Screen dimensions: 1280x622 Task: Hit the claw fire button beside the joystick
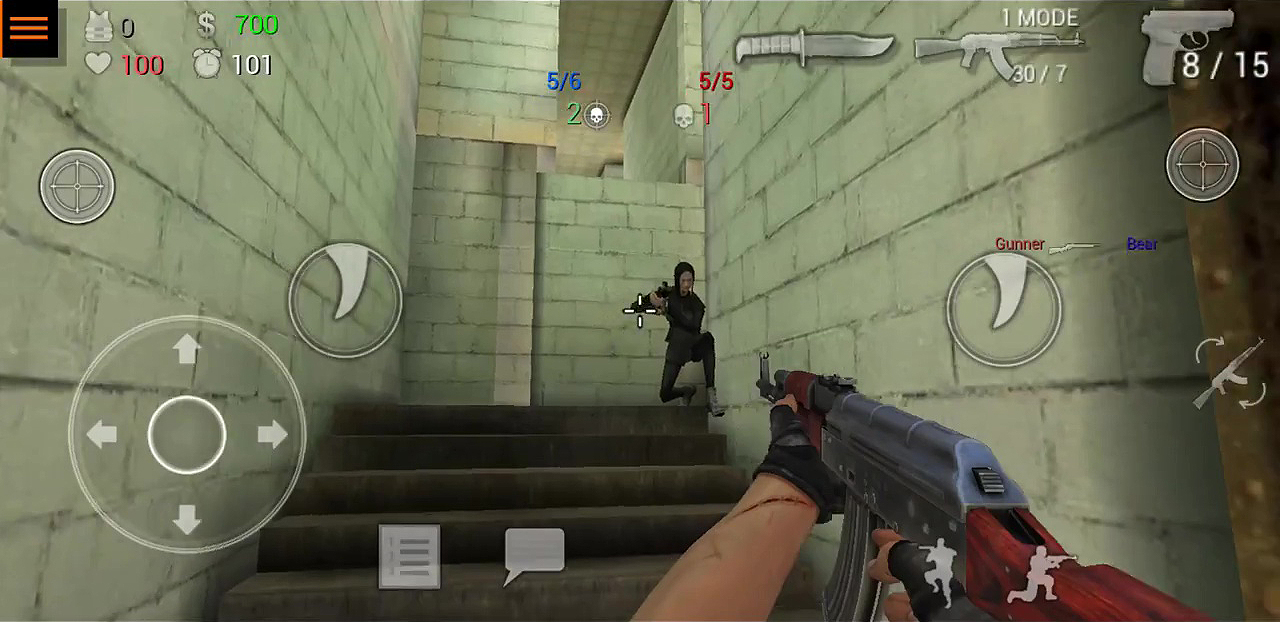345,298
